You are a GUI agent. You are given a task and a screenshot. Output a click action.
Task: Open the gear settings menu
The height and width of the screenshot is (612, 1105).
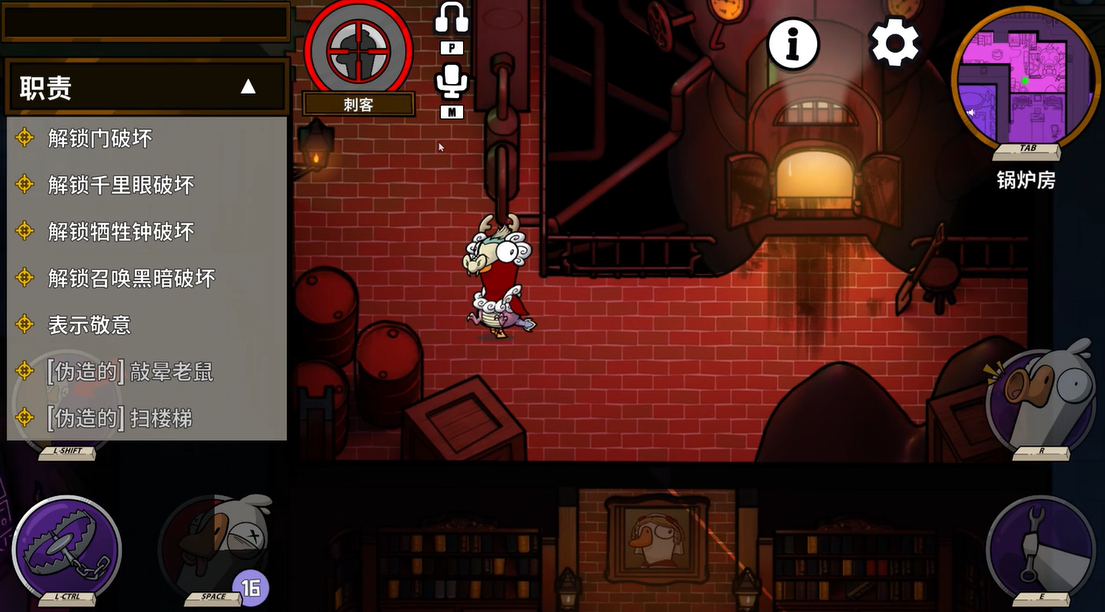[x=894, y=44]
